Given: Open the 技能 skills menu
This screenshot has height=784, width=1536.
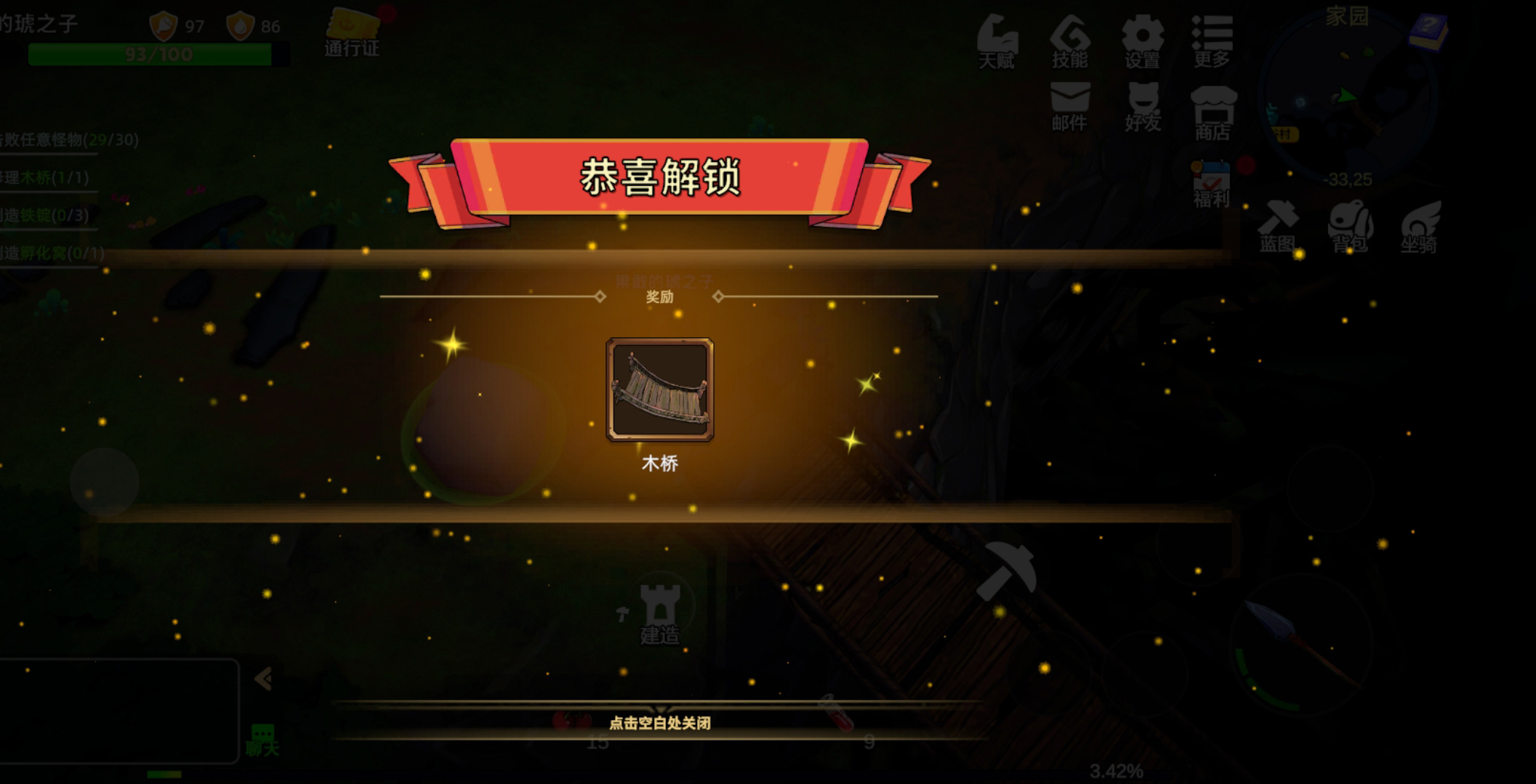Looking at the screenshot, I should pyautogui.click(x=1069, y=42).
